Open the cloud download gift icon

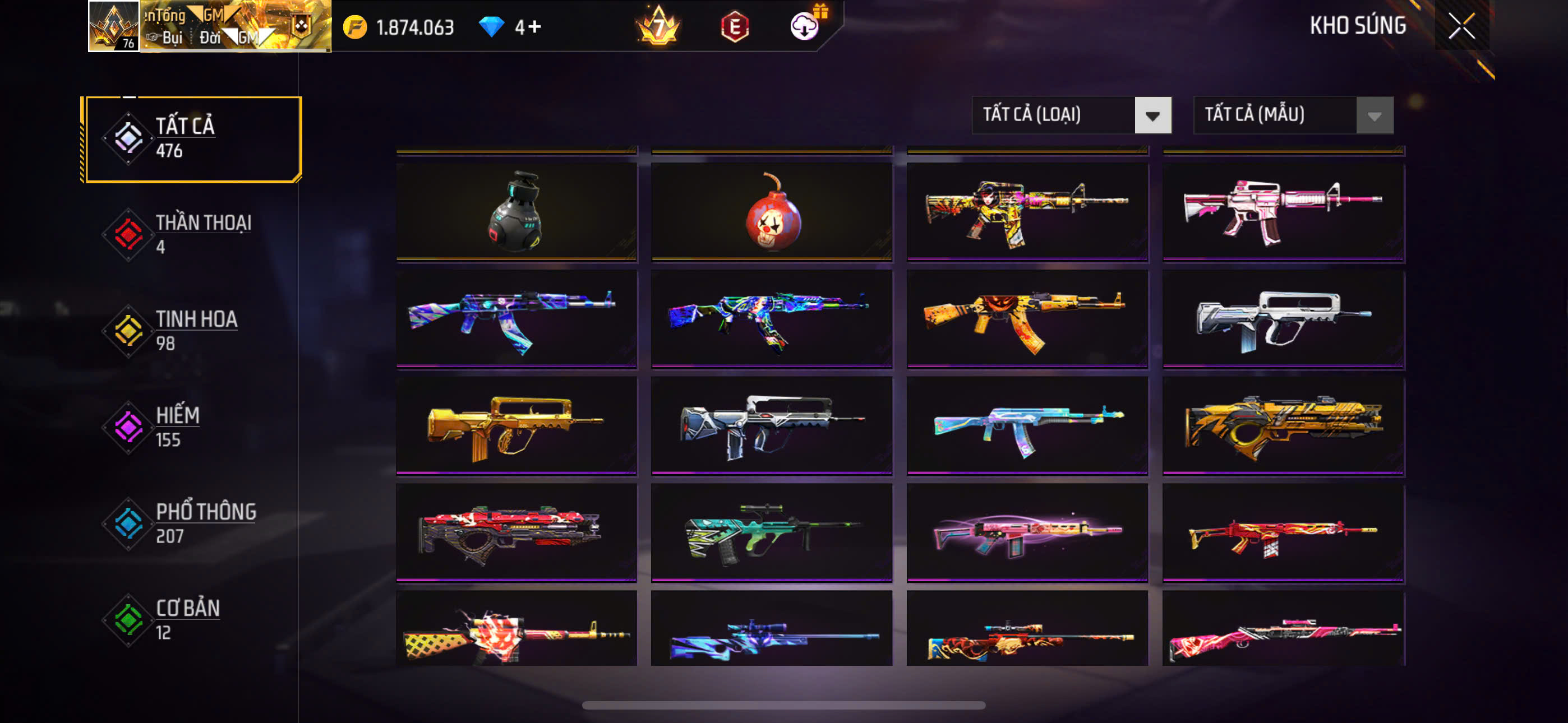(805, 26)
